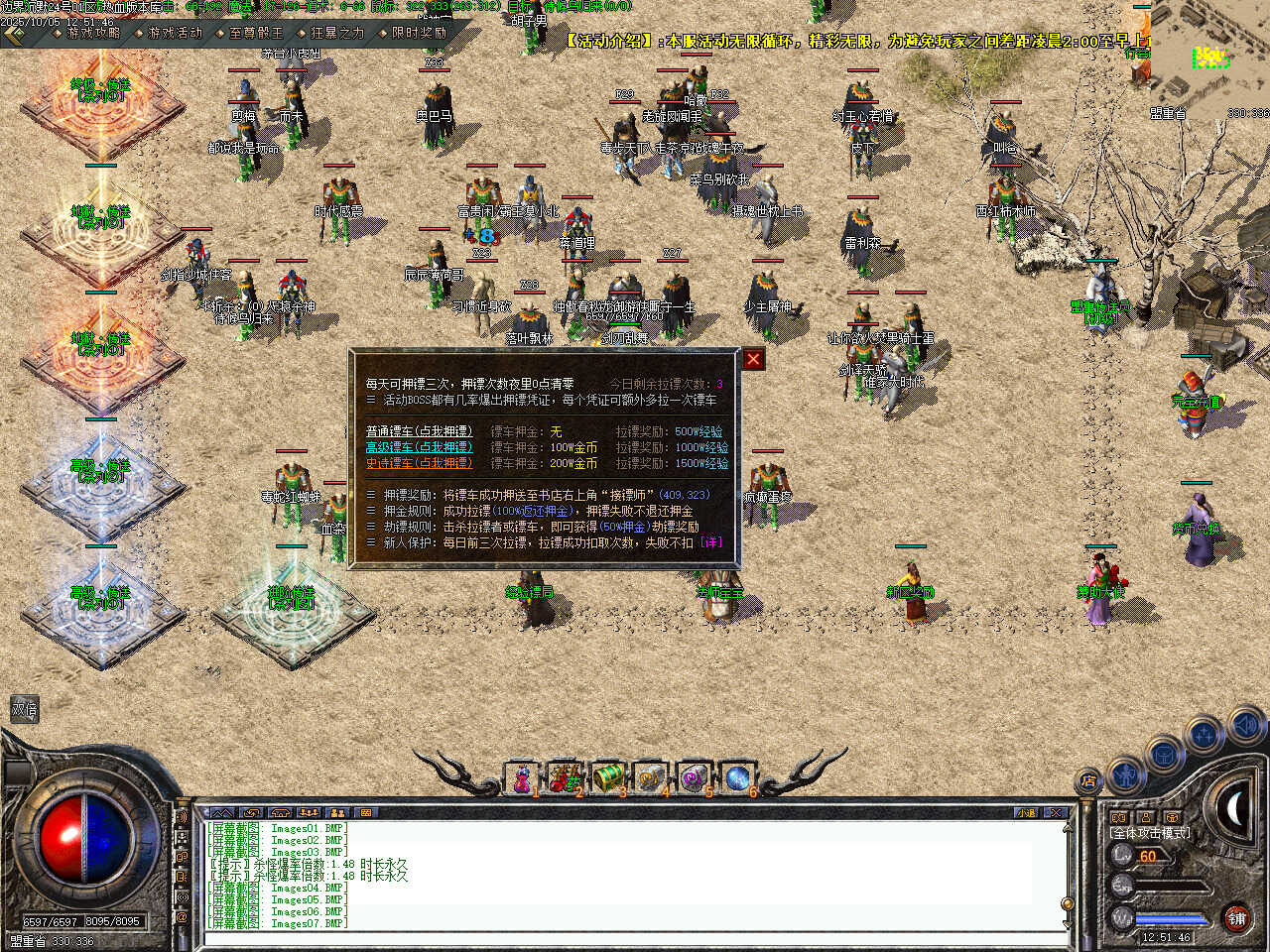
Task: Use the red potion bundle in slot 2
Action: pyautogui.click(x=565, y=779)
